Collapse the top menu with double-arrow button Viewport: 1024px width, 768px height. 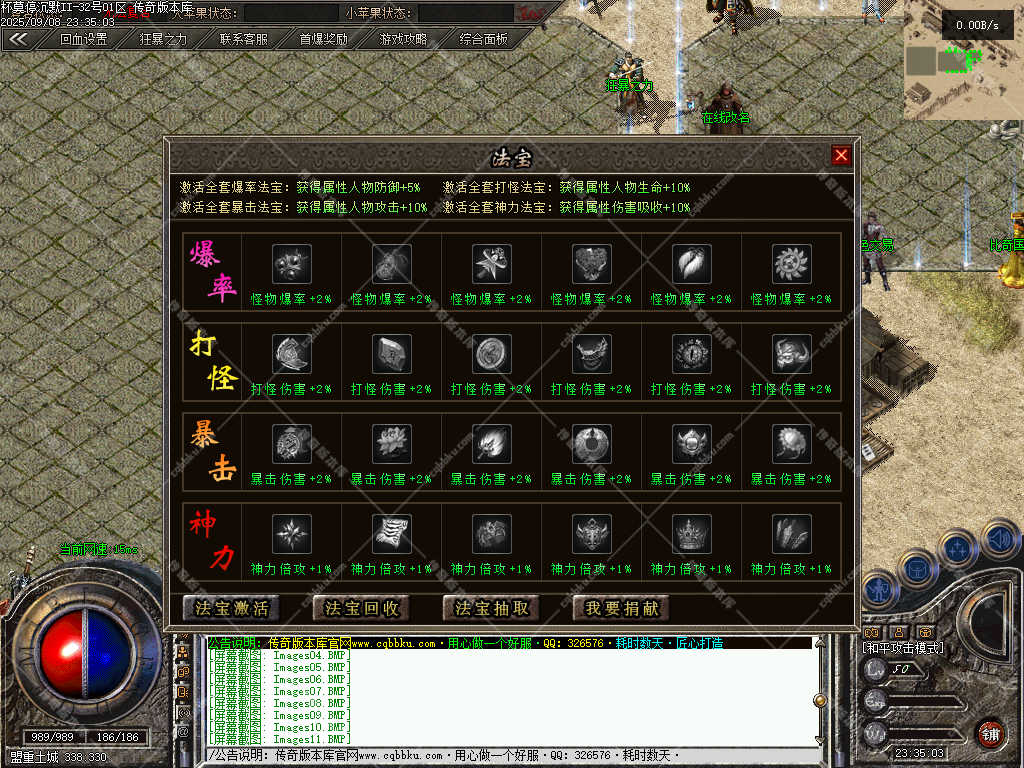pos(20,39)
